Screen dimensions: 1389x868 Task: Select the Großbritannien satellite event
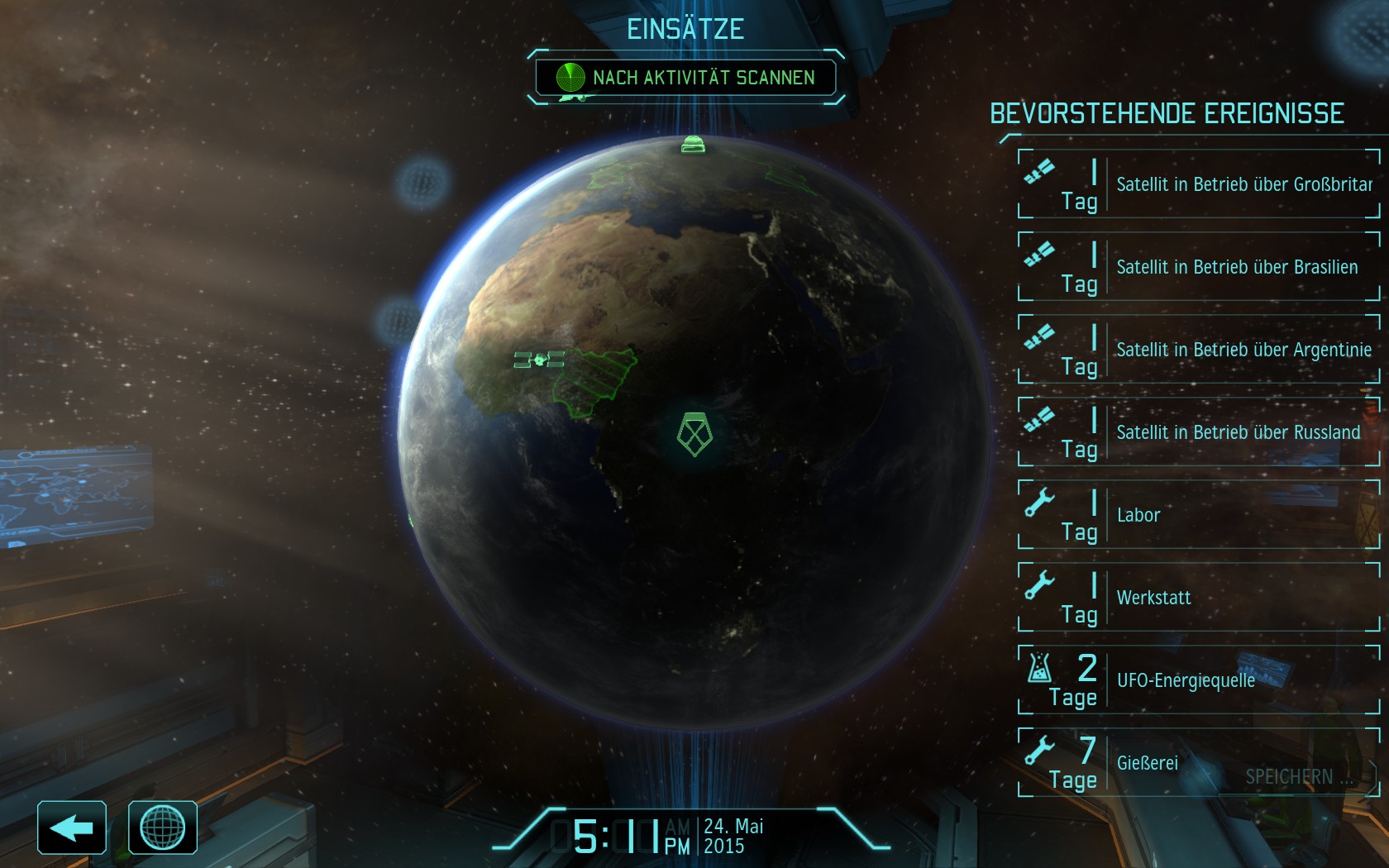pyautogui.click(x=1199, y=184)
